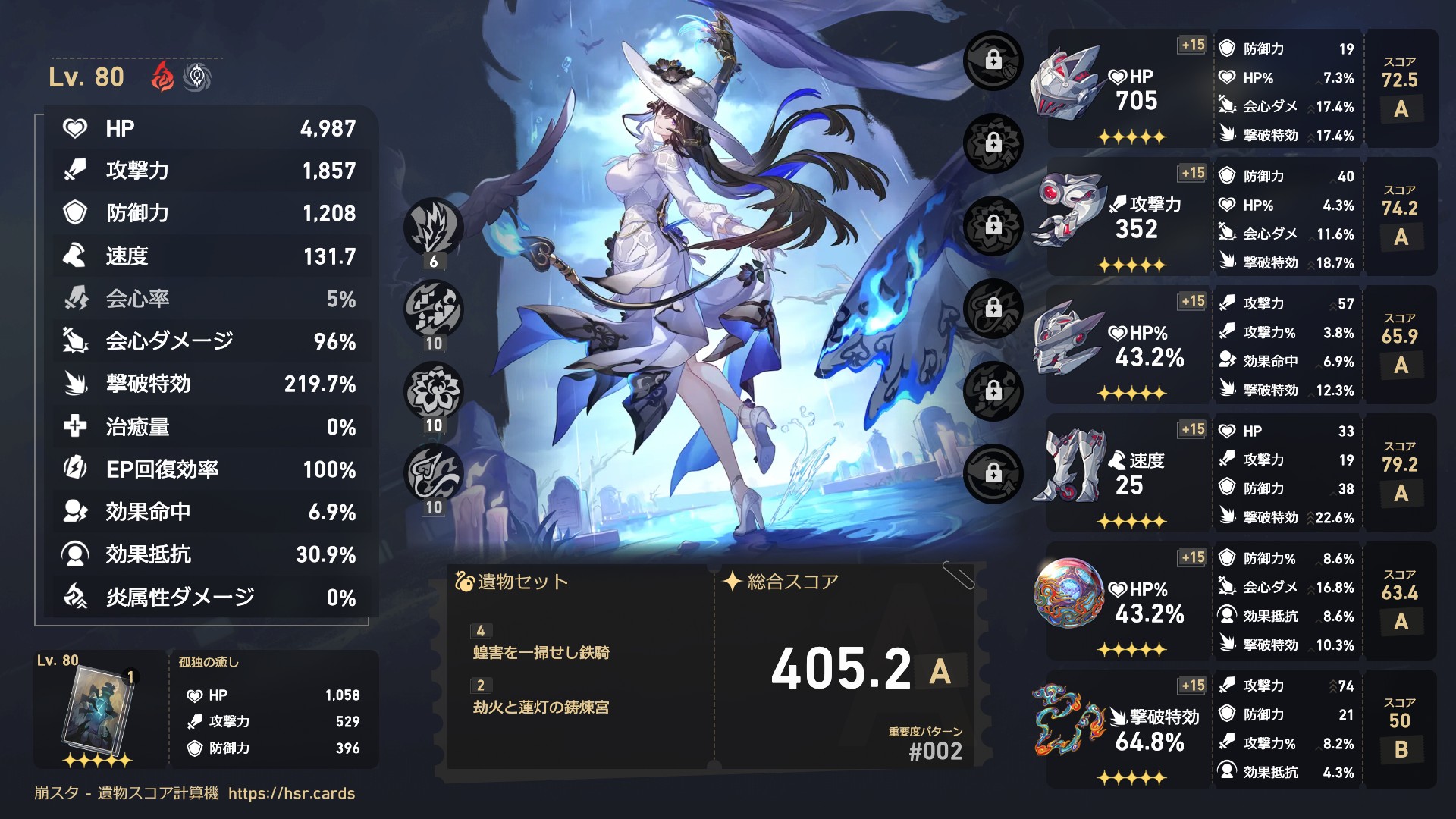Select the flower-shaped trace icon
The image size is (1456, 819).
(433, 391)
